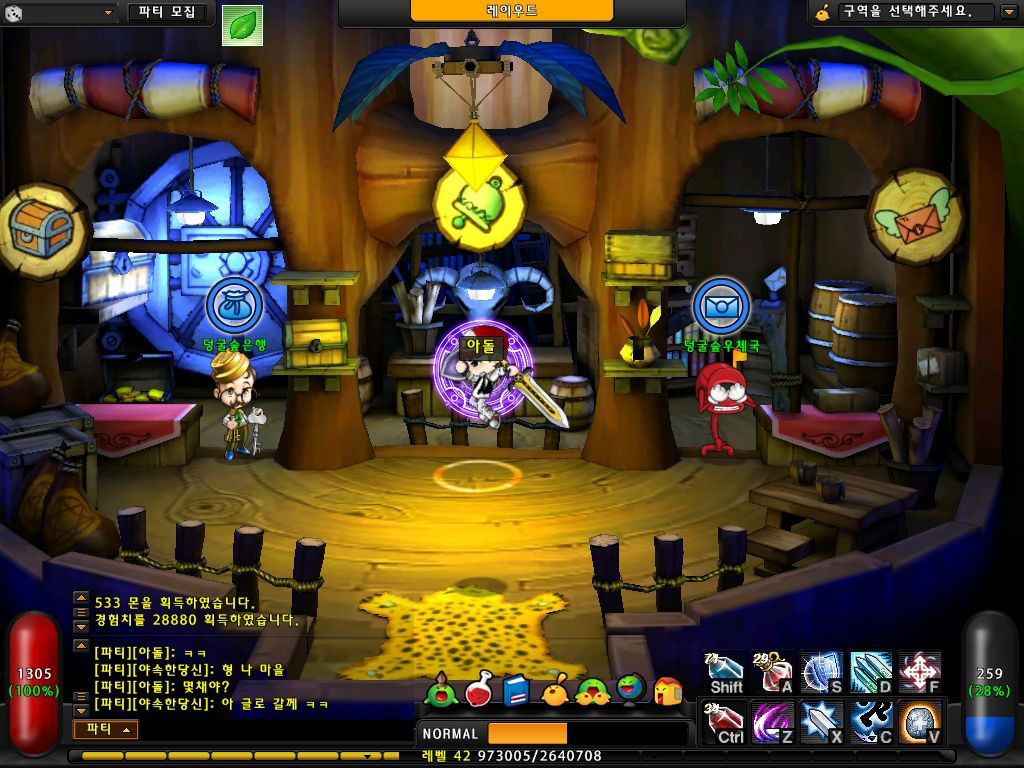Open the 파티 chat channel selector
This screenshot has width=1024, height=768.
105,730
